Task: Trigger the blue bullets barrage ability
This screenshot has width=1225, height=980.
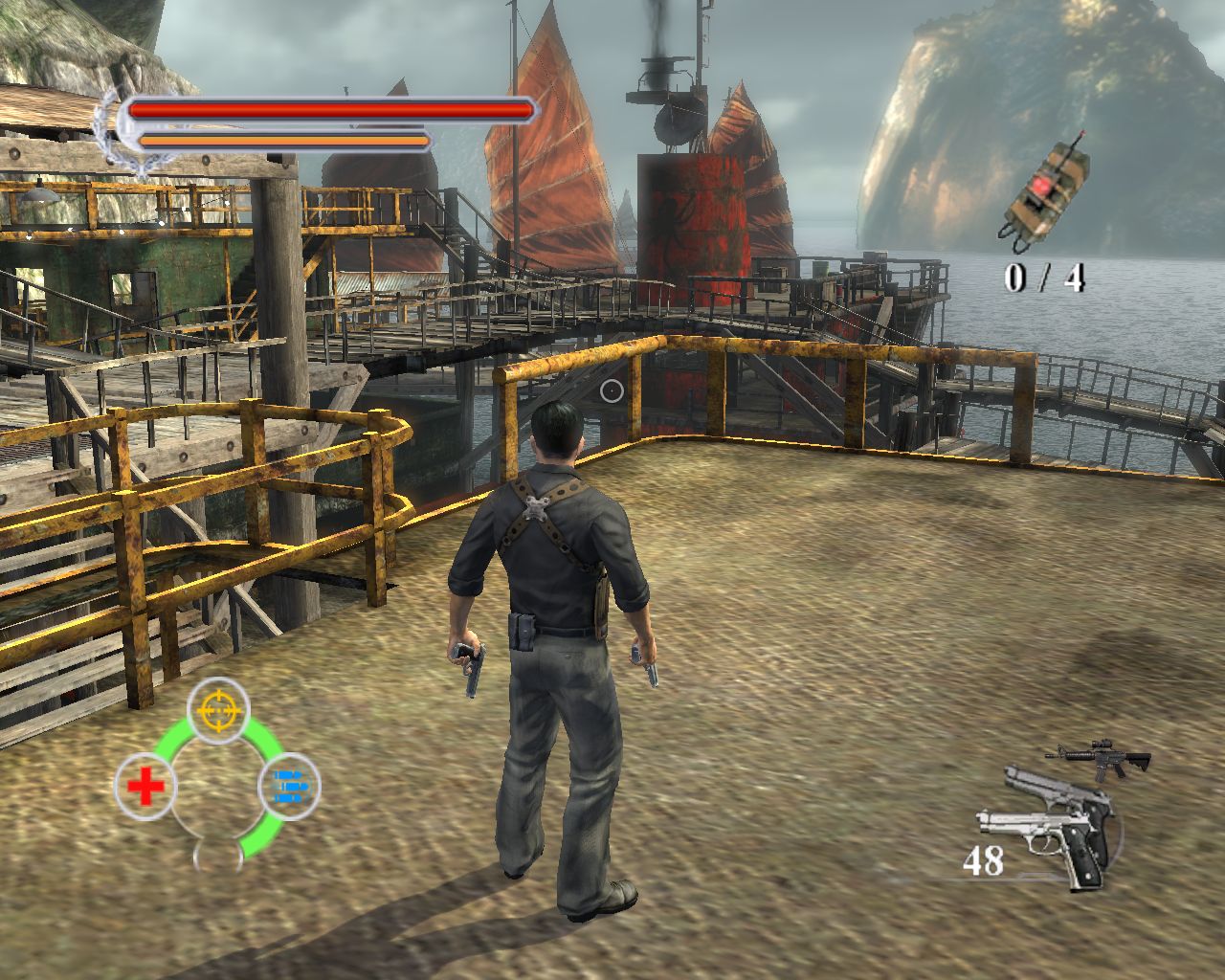Action: [289, 787]
